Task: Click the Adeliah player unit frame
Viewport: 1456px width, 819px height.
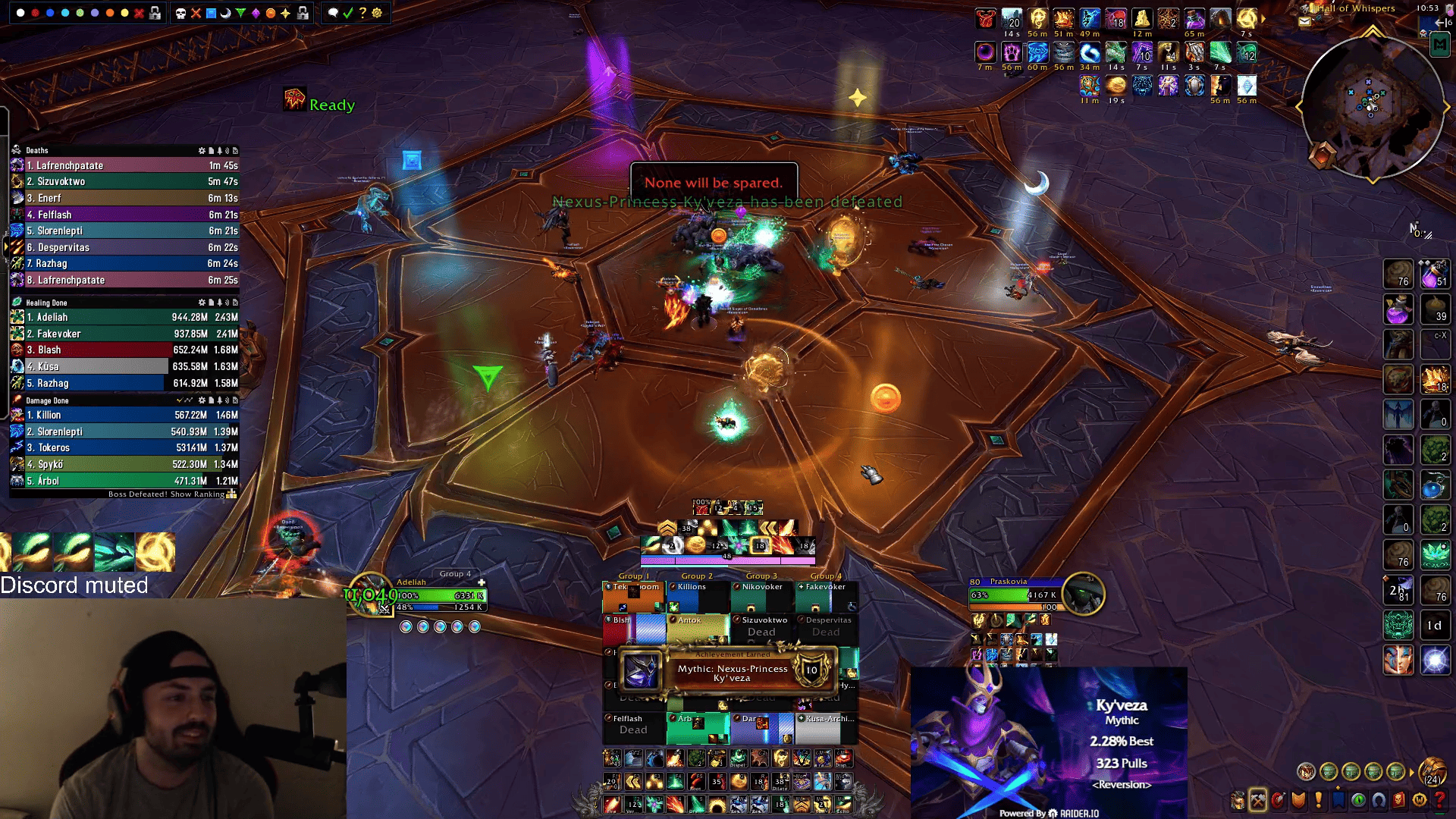Action: [x=440, y=596]
